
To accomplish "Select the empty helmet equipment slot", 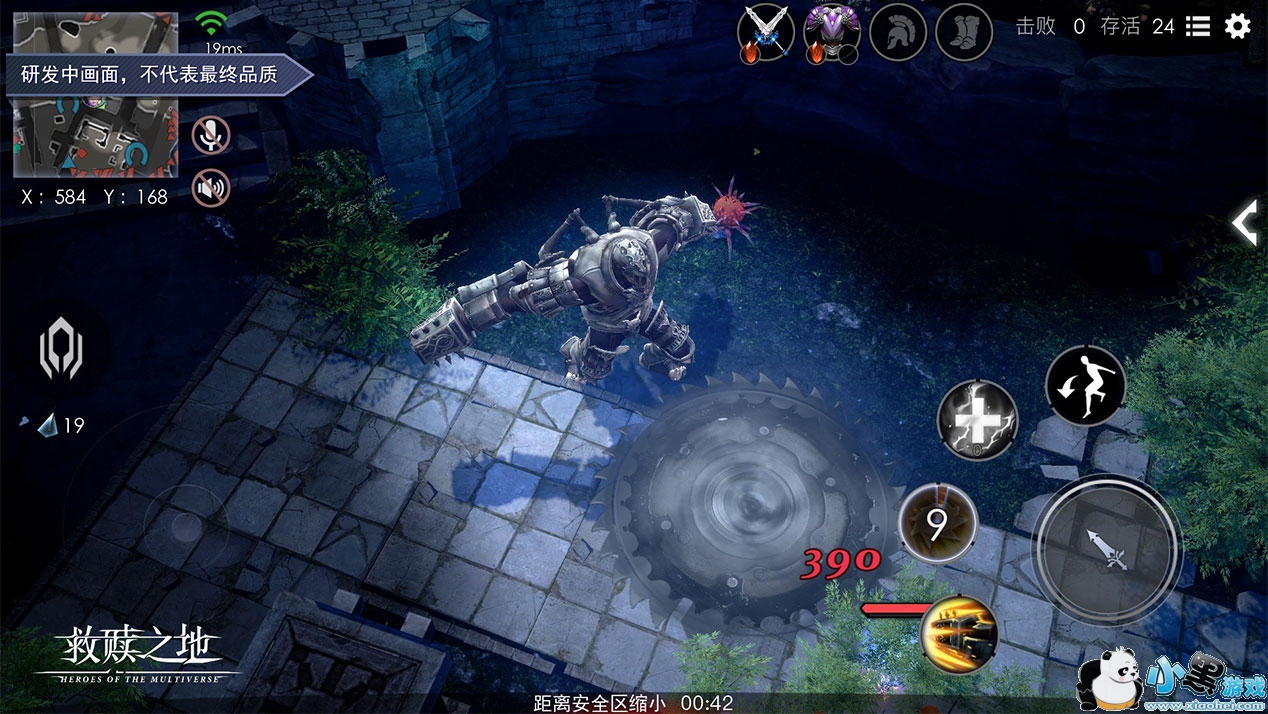I will (x=899, y=33).
